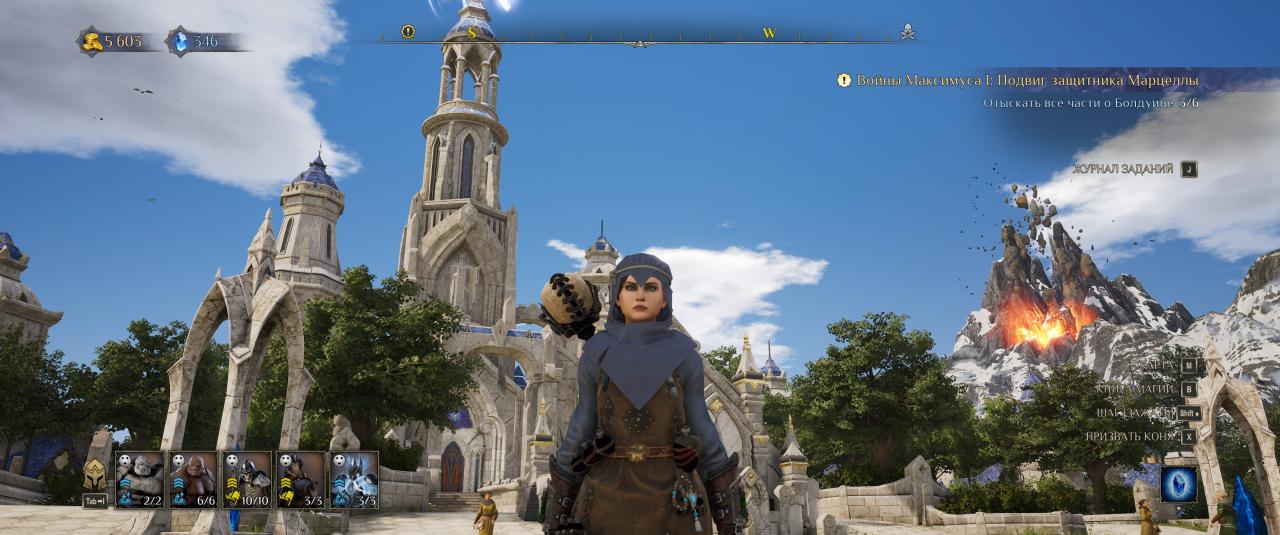Click the skull marker on the compass
This screenshot has width=1280, height=535.
[x=907, y=31]
